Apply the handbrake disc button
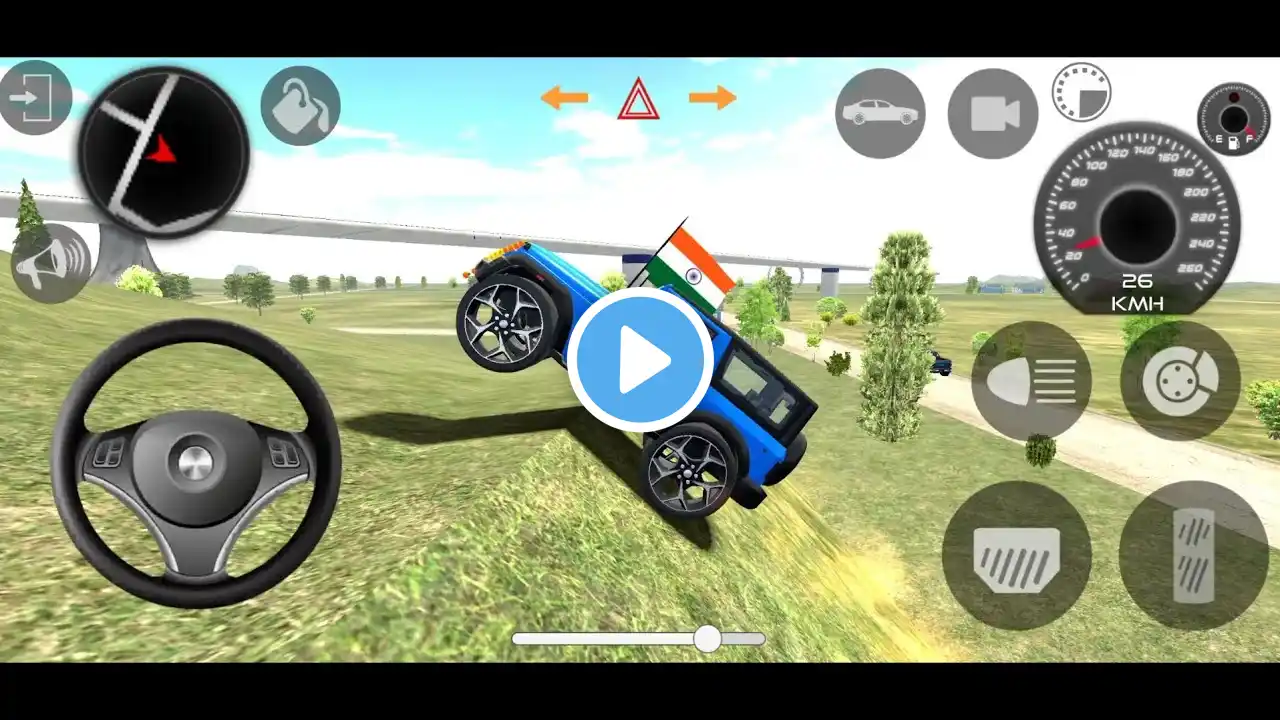 [x=1180, y=380]
